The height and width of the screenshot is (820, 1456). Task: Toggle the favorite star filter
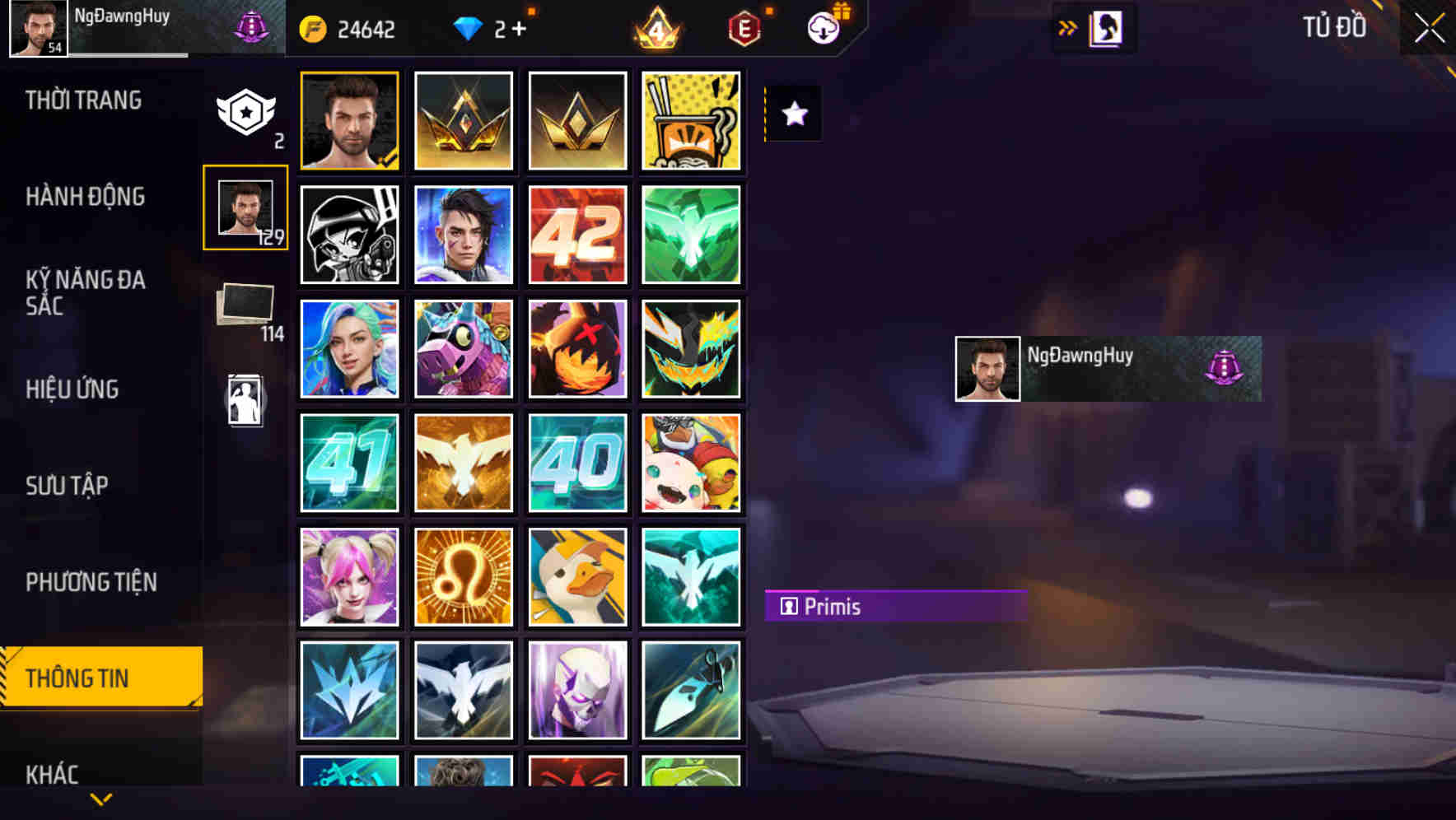[794, 114]
